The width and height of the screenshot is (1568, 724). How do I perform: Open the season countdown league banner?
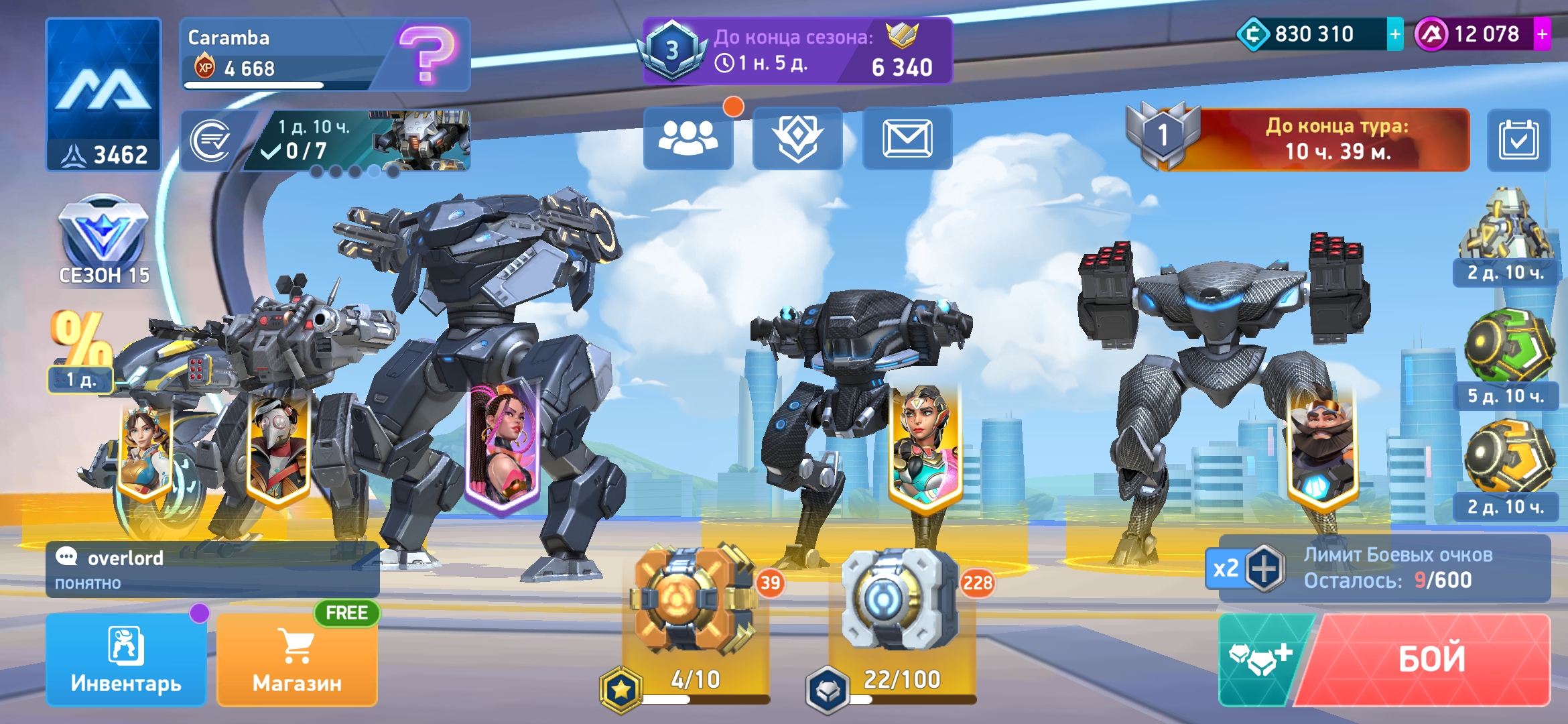(797, 51)
